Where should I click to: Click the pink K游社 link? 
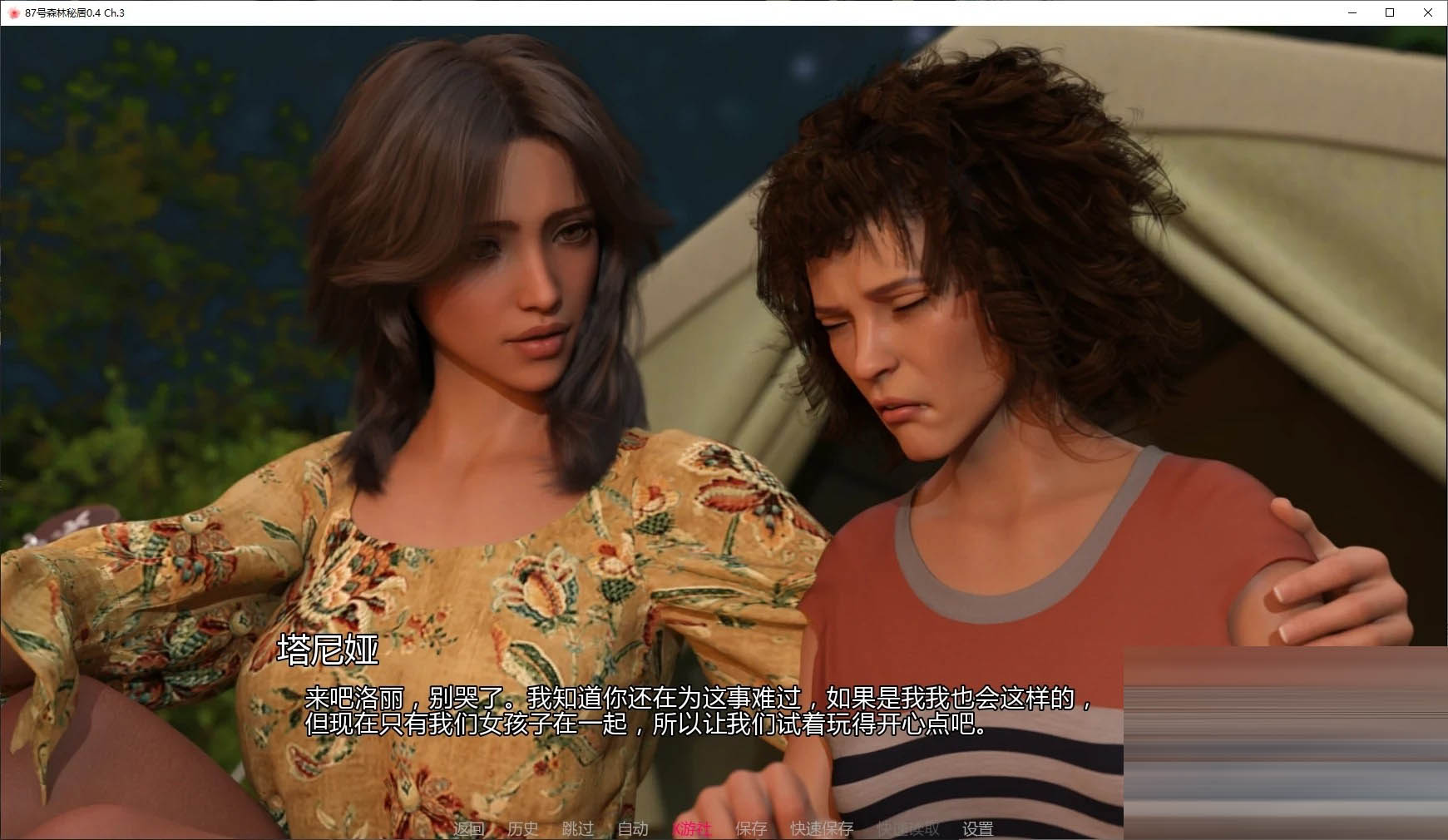click(x=693, y=828)
